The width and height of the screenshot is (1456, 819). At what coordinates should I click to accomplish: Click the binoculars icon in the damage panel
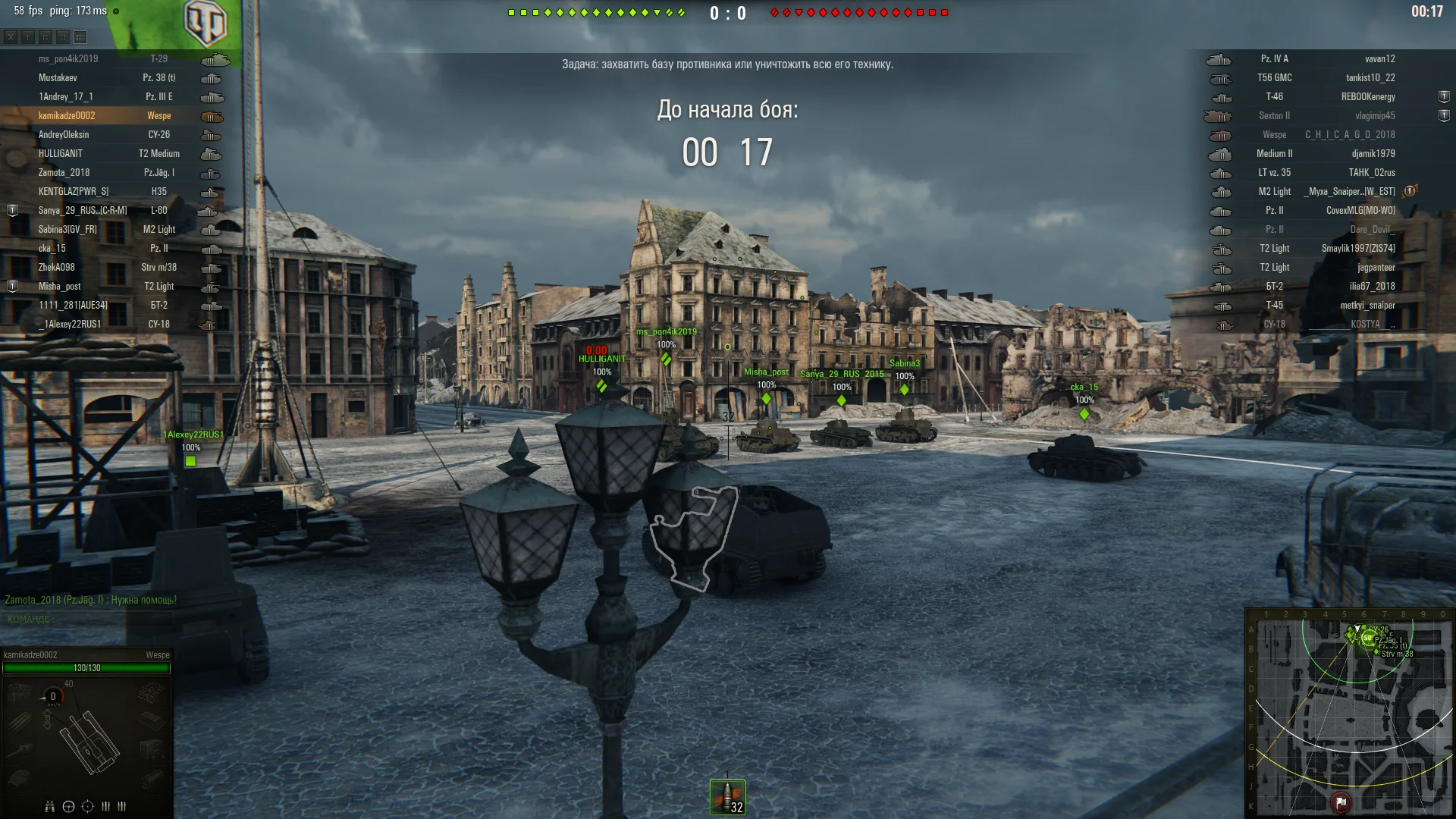pyautogui.click(x=50, y=806)
